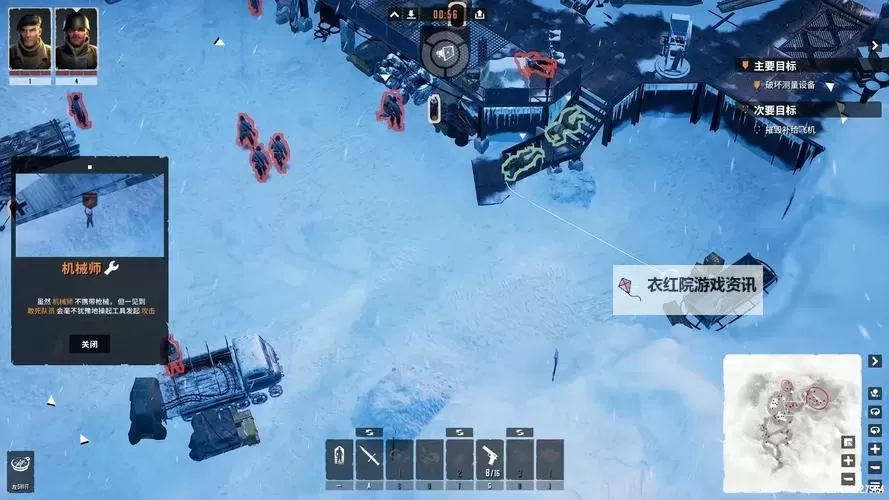Select the pistol slot showing 8/16
Screen dimensions: 889x500
[490, 458]
